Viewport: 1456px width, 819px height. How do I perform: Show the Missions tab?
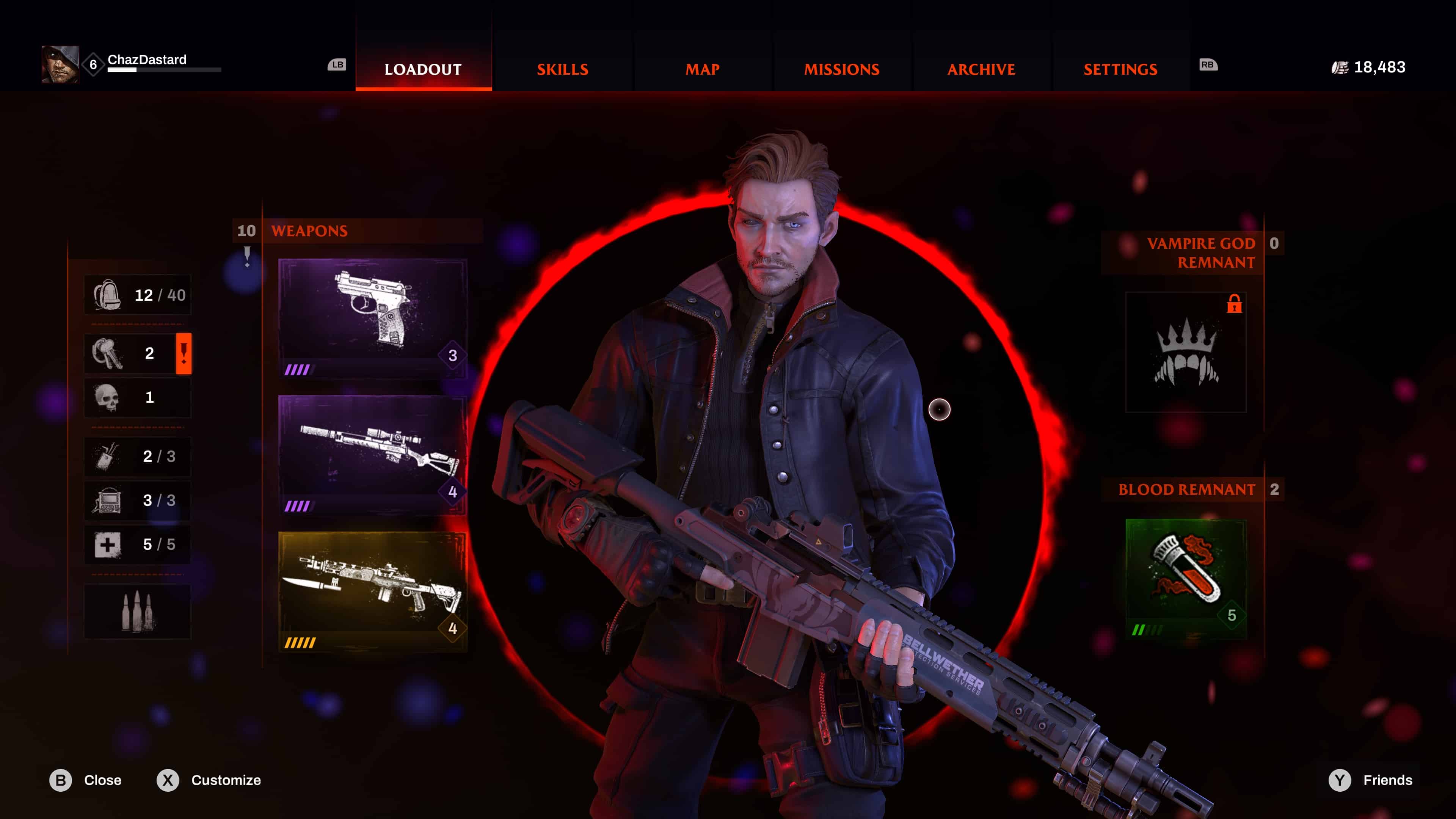pyautogui.click(x=842, y=69)
